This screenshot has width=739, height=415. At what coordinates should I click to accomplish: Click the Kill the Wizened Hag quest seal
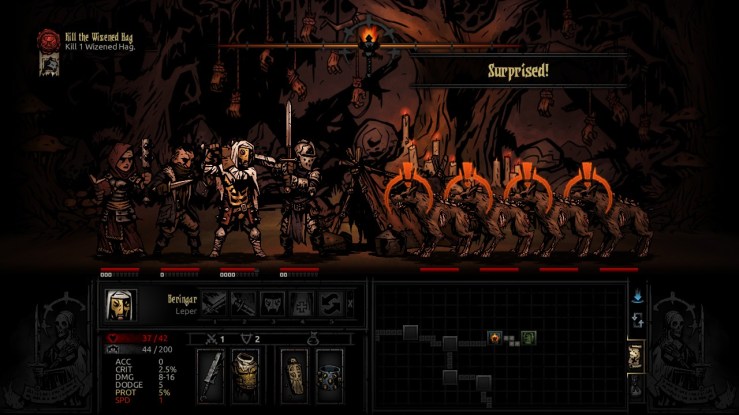tap(45, 39)
